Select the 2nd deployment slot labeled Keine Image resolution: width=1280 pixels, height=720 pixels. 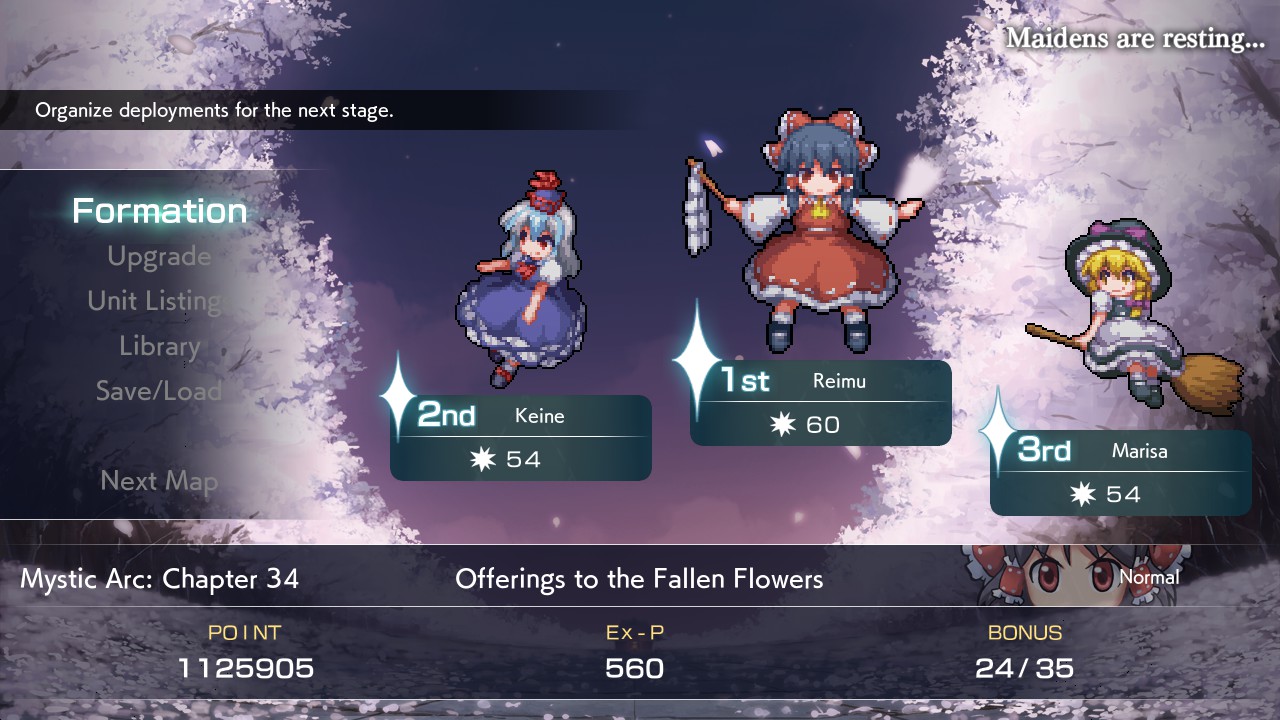(x=520, y=437)
